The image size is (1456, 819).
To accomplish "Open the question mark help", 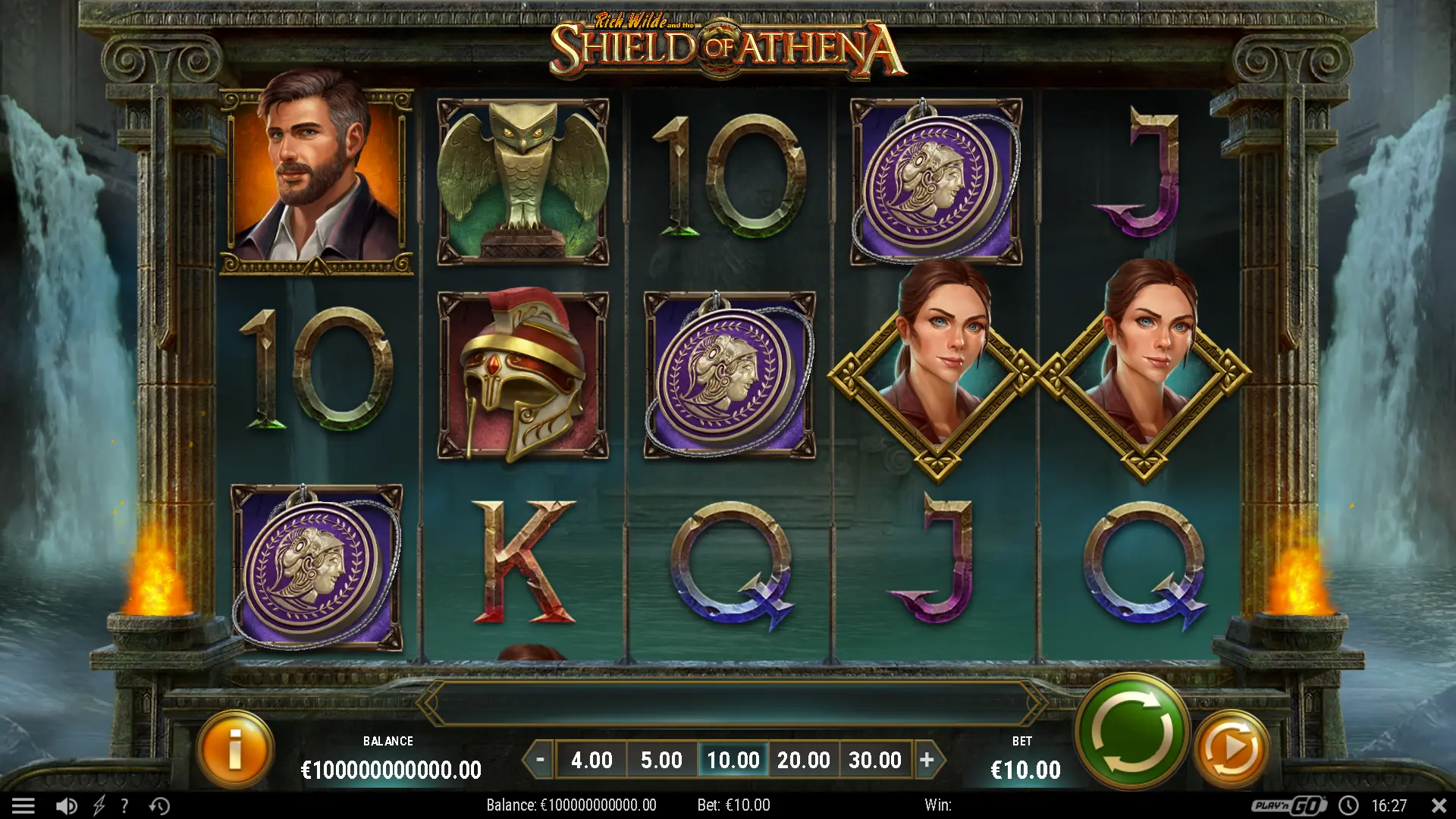I will (124, 805).
